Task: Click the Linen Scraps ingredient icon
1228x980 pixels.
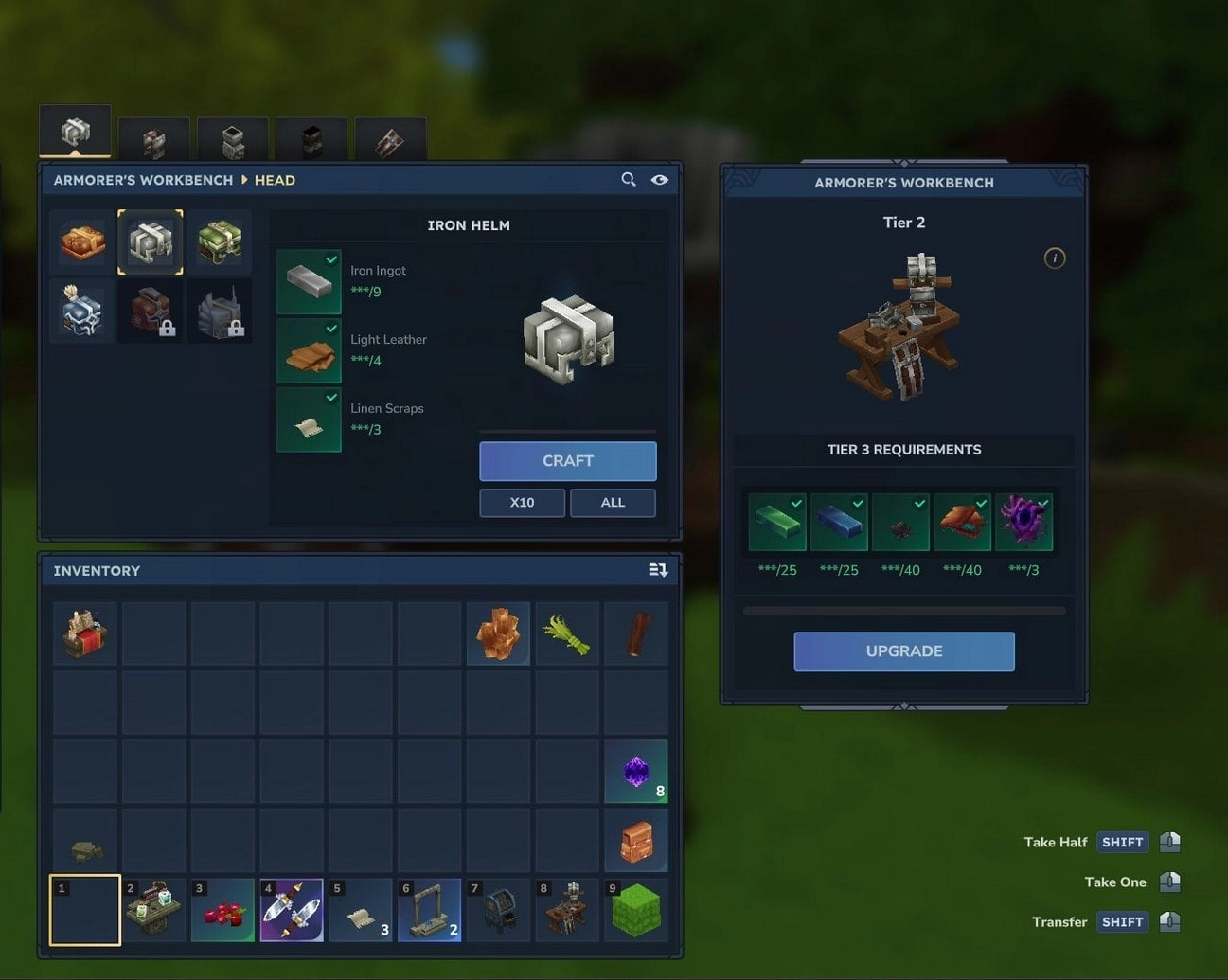Action: click(308, 419)
